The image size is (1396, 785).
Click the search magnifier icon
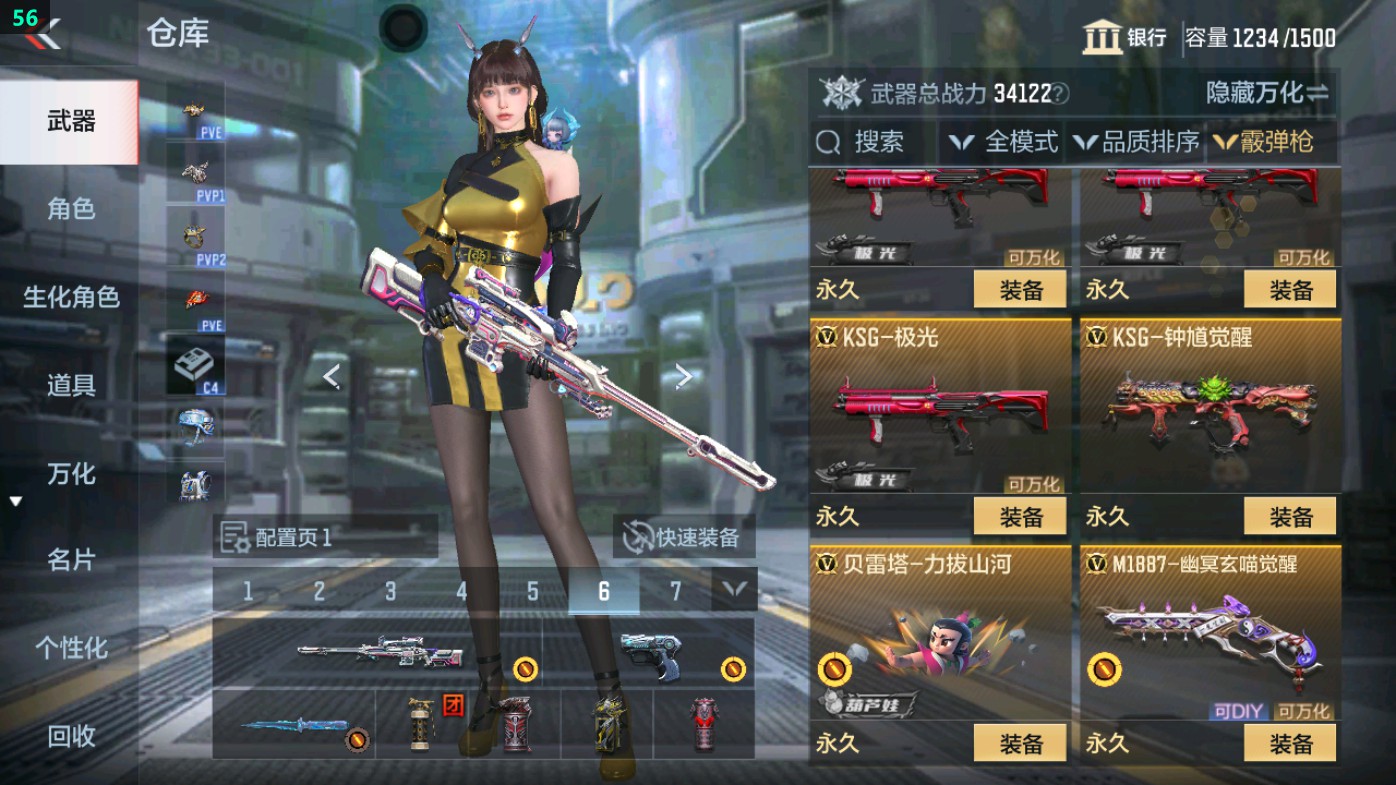point(826,143)
